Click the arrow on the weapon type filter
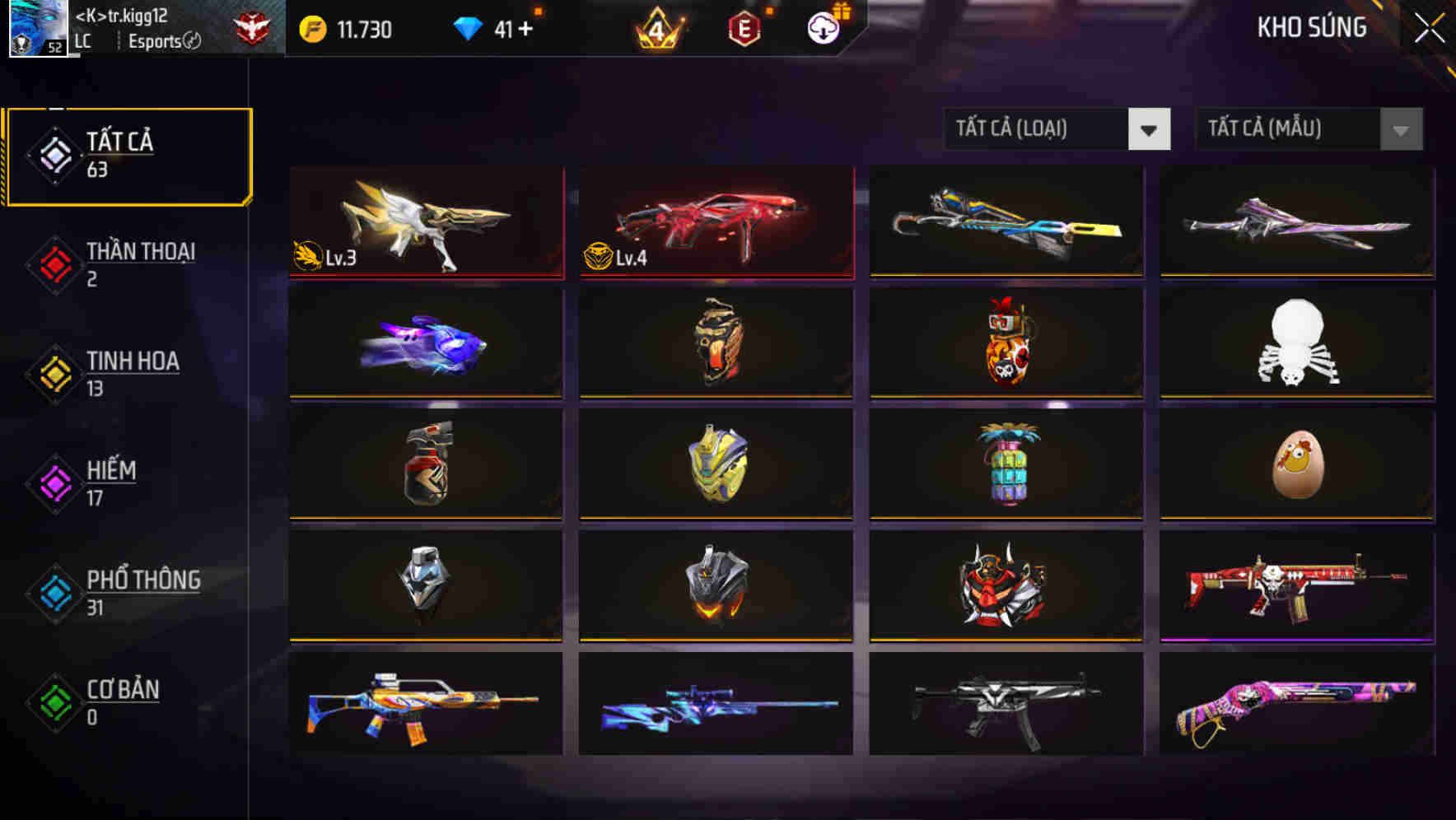 coord(1150,129)
